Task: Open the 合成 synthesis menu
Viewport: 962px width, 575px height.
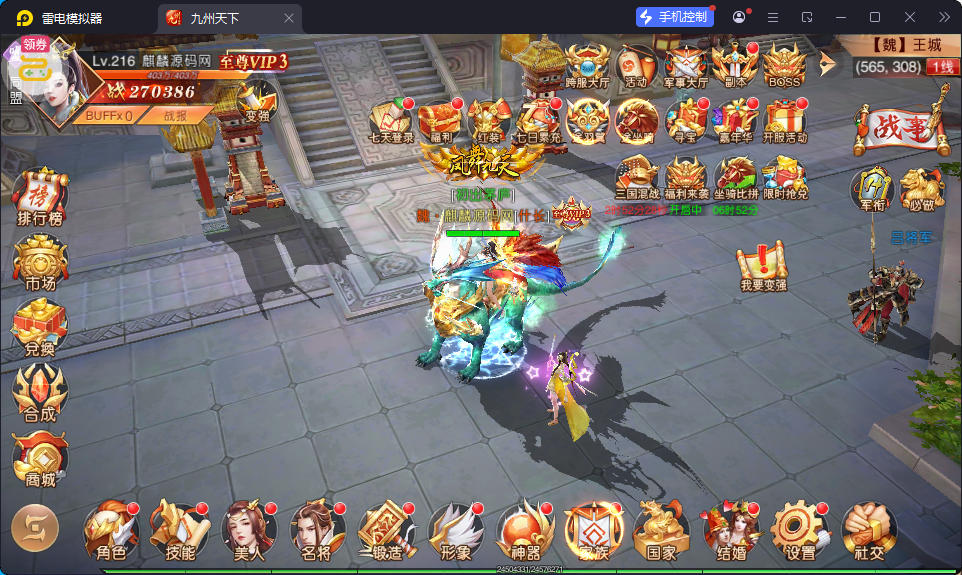Action: coord(40,393)
